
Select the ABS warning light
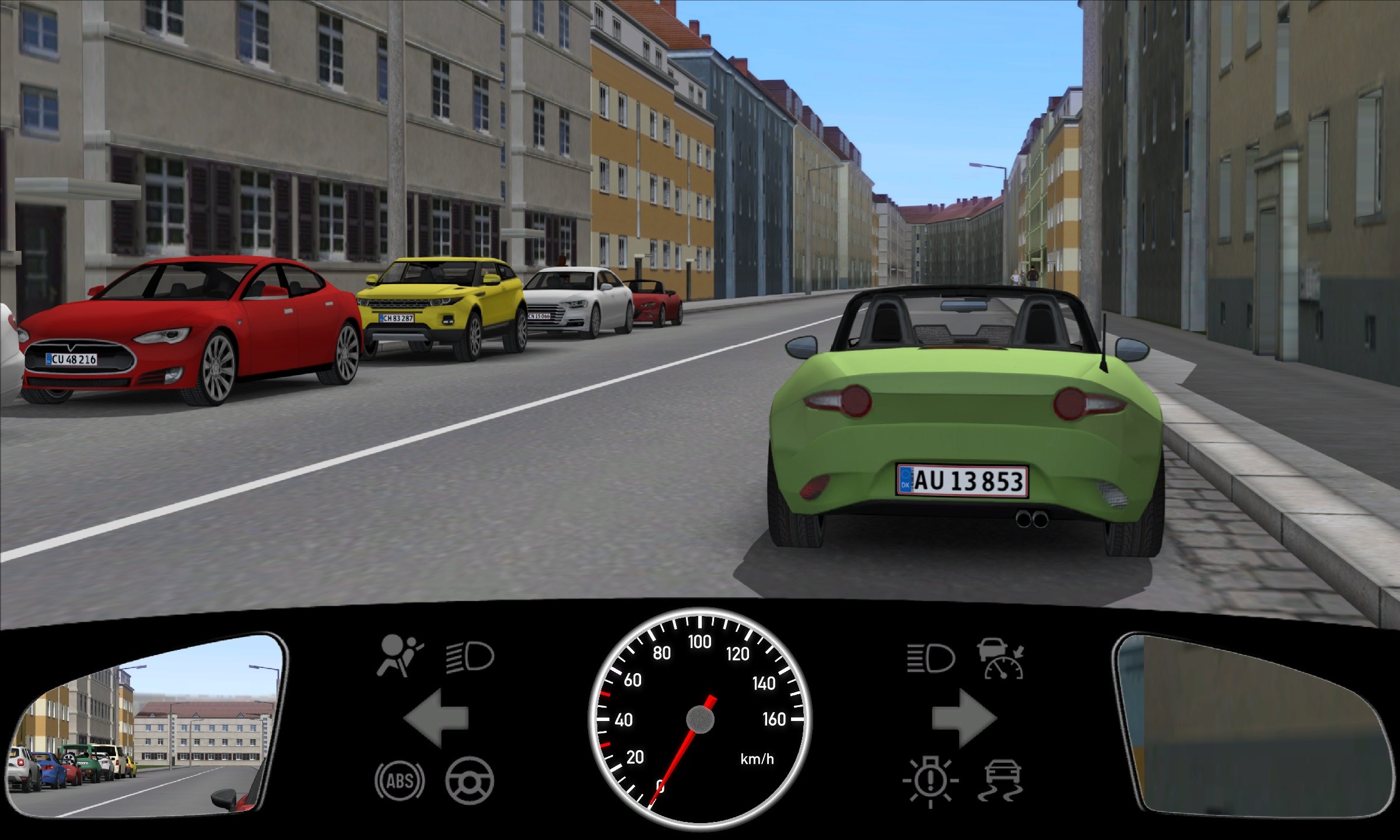[x=400, y=780]
